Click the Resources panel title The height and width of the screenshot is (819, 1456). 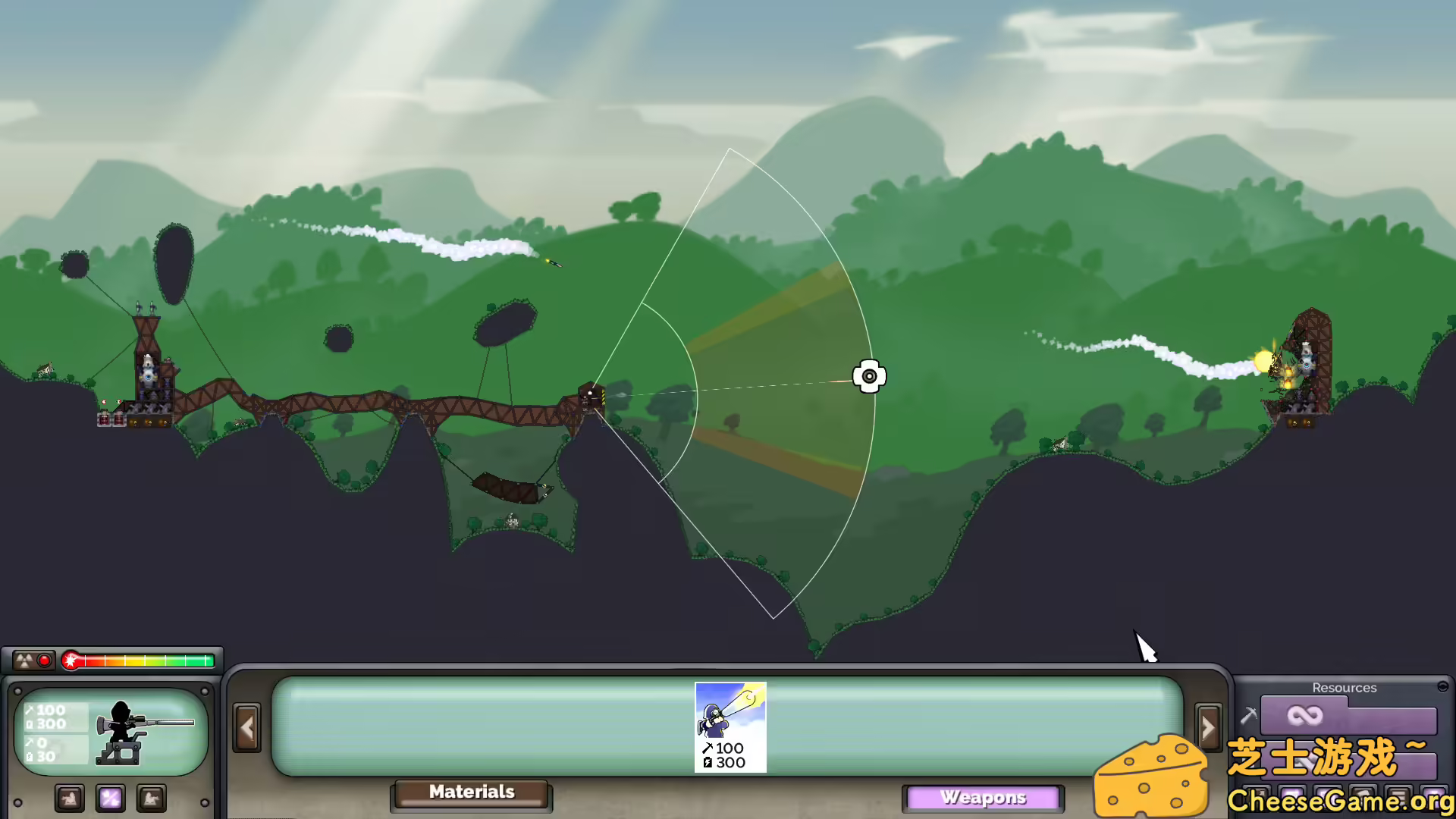[1345, 688]
